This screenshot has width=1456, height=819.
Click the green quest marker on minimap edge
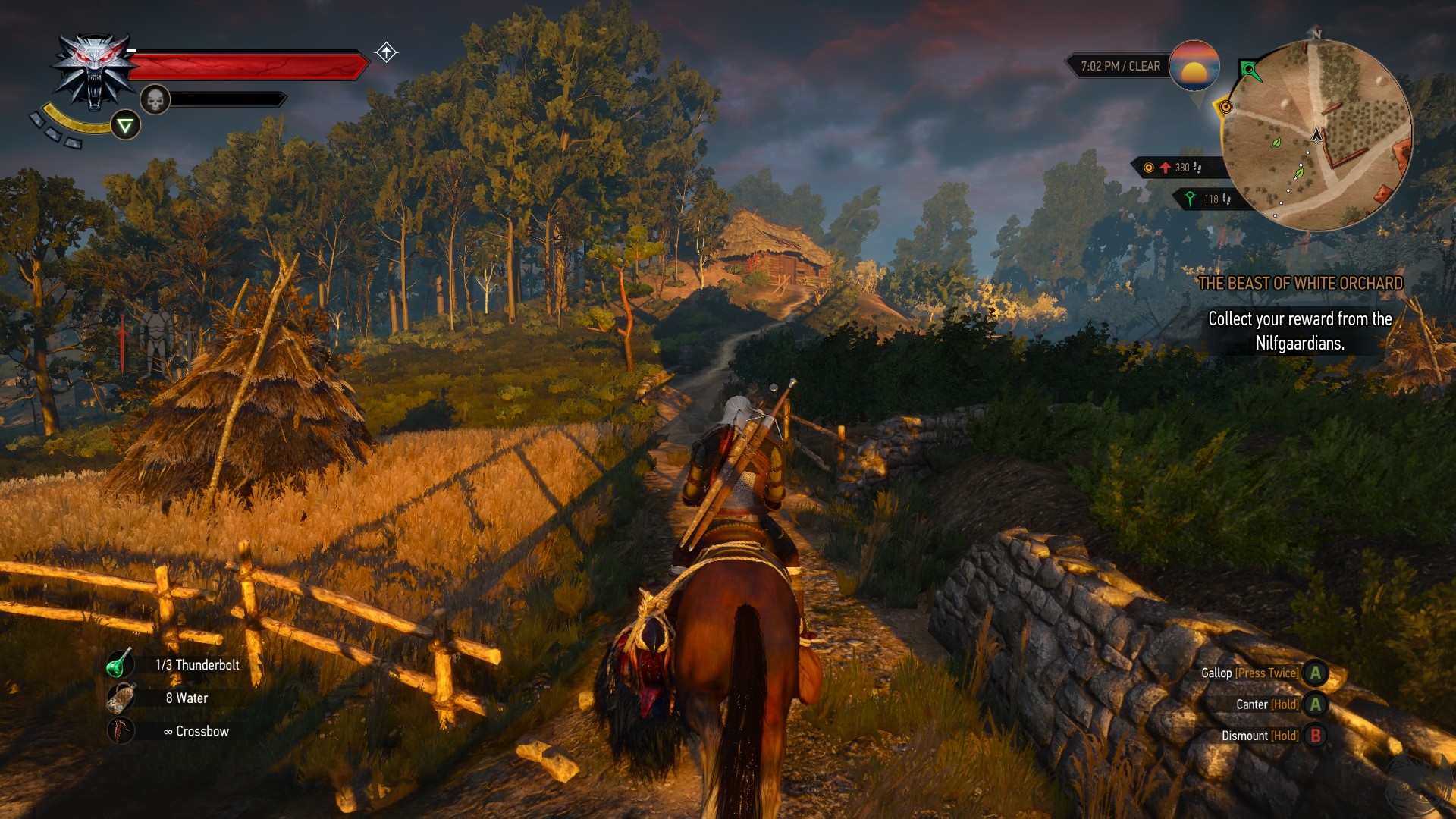pos(1250,71)
